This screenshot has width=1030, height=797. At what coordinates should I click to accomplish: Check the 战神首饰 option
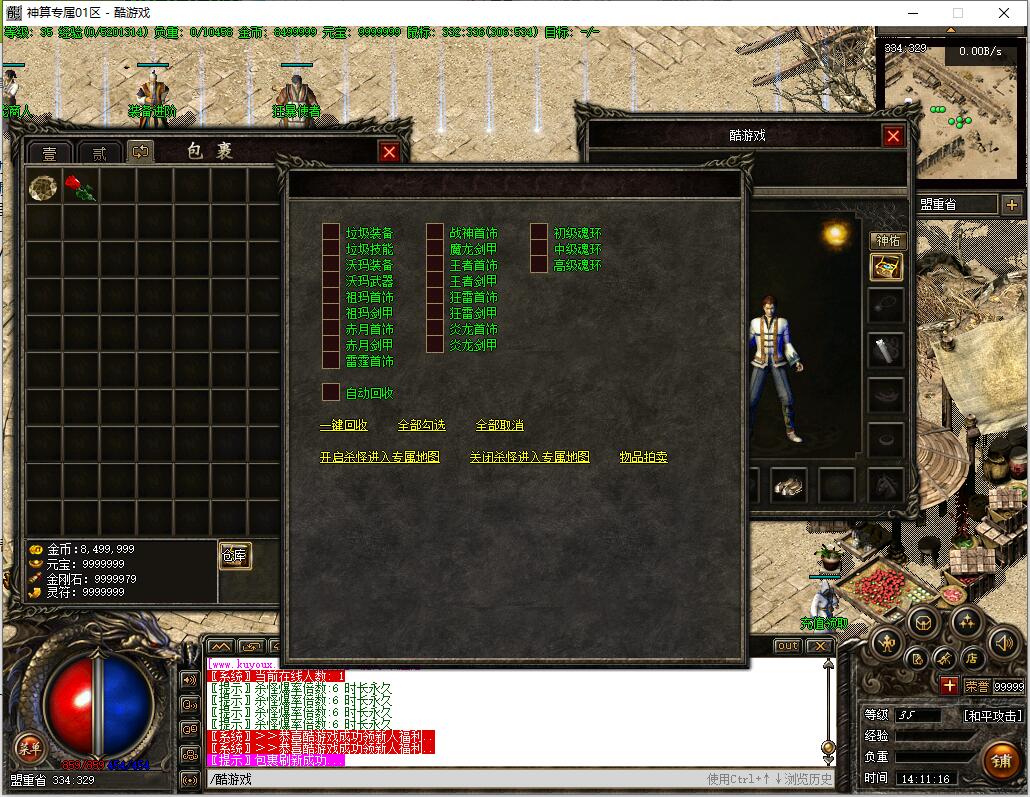(435, 233)
